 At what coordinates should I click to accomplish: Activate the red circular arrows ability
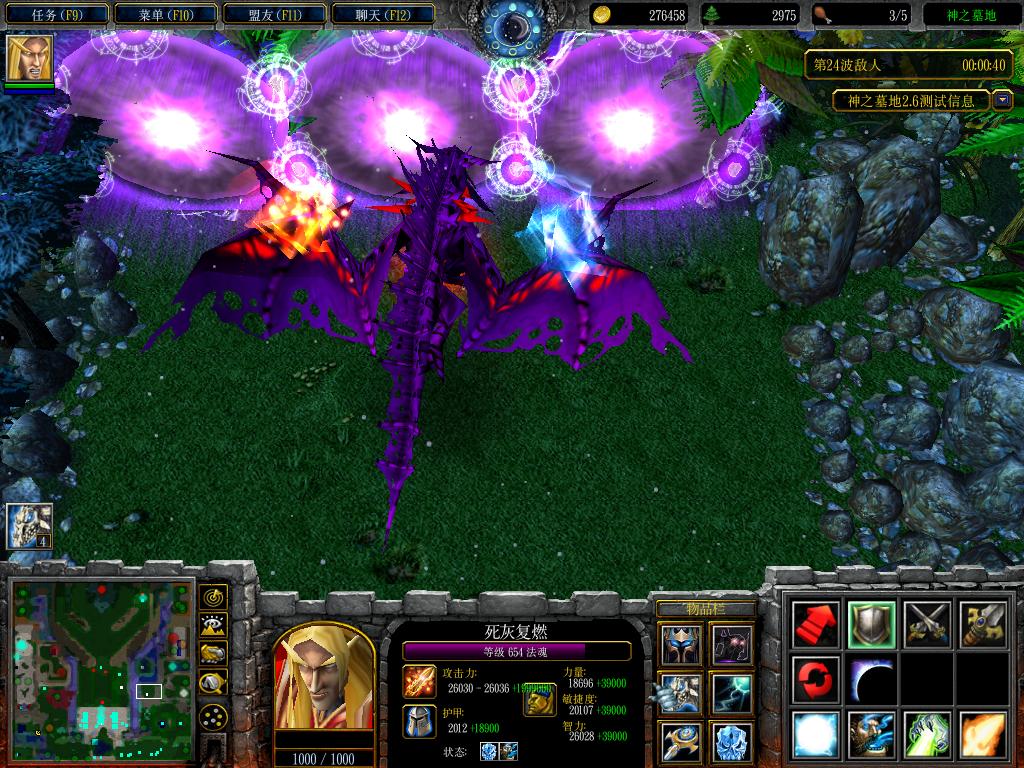(x=815, y=680)
